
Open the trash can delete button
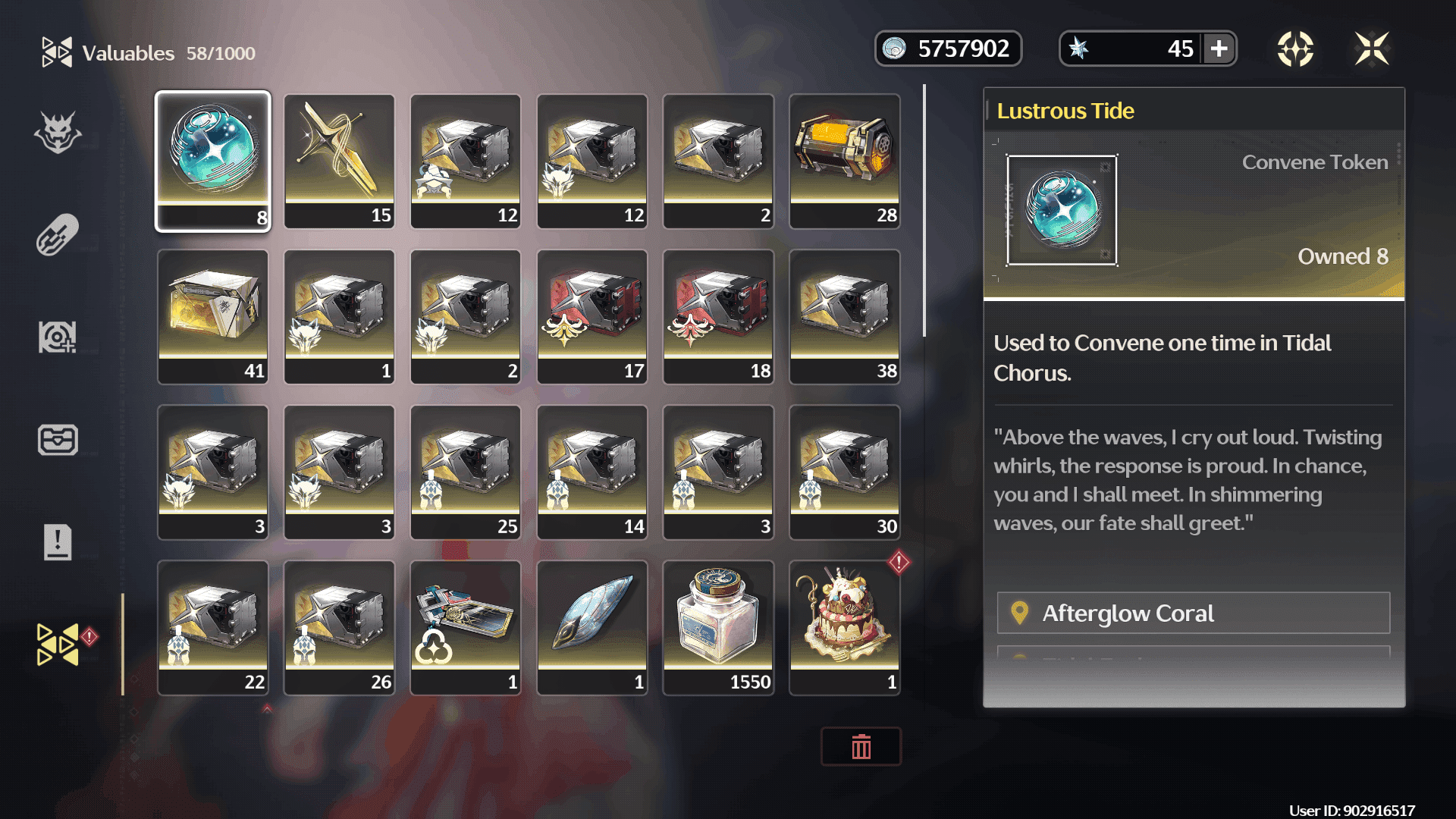coord(861,747)
